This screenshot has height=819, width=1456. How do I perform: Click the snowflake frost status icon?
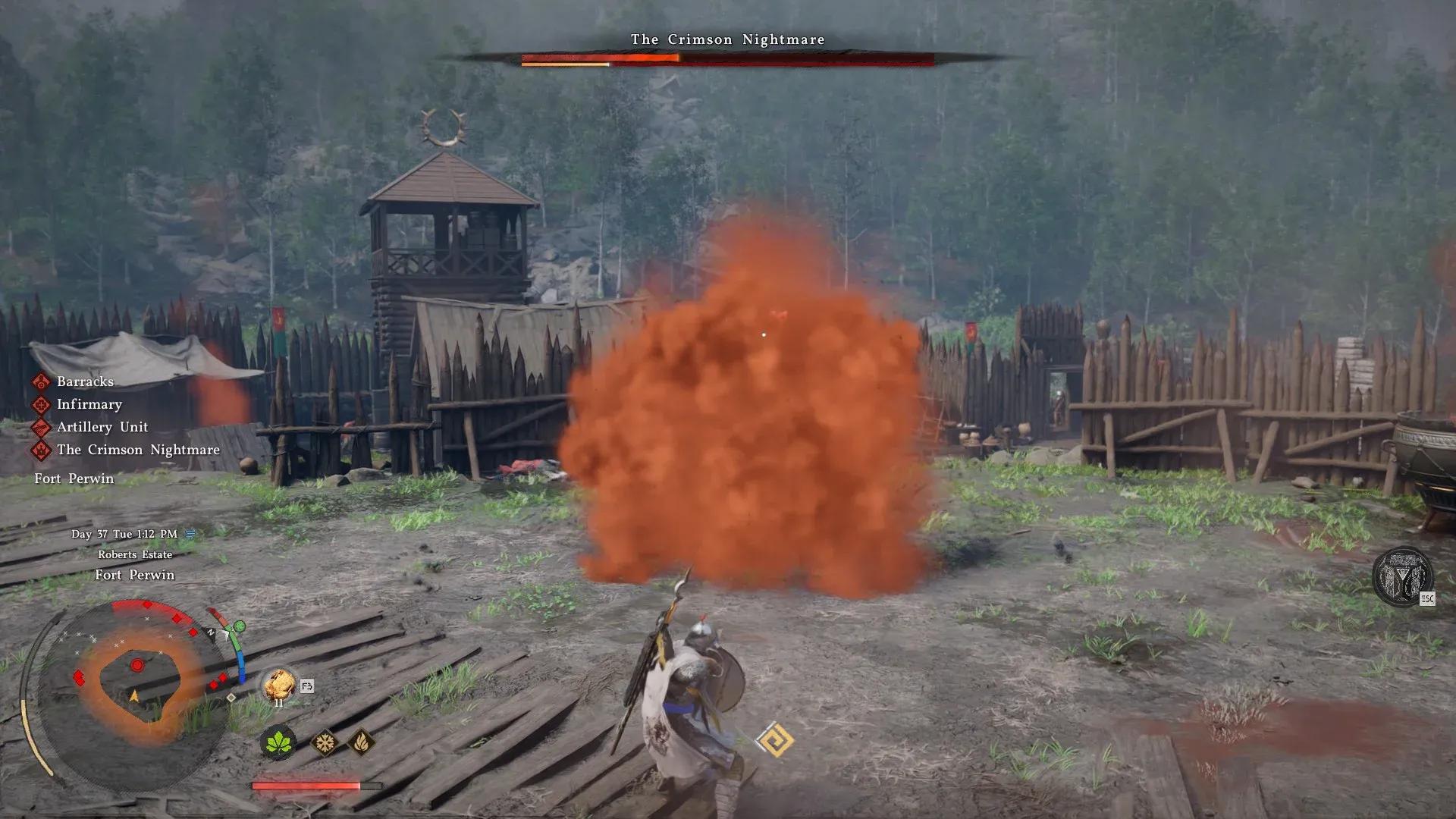click(x=325, y=741)
